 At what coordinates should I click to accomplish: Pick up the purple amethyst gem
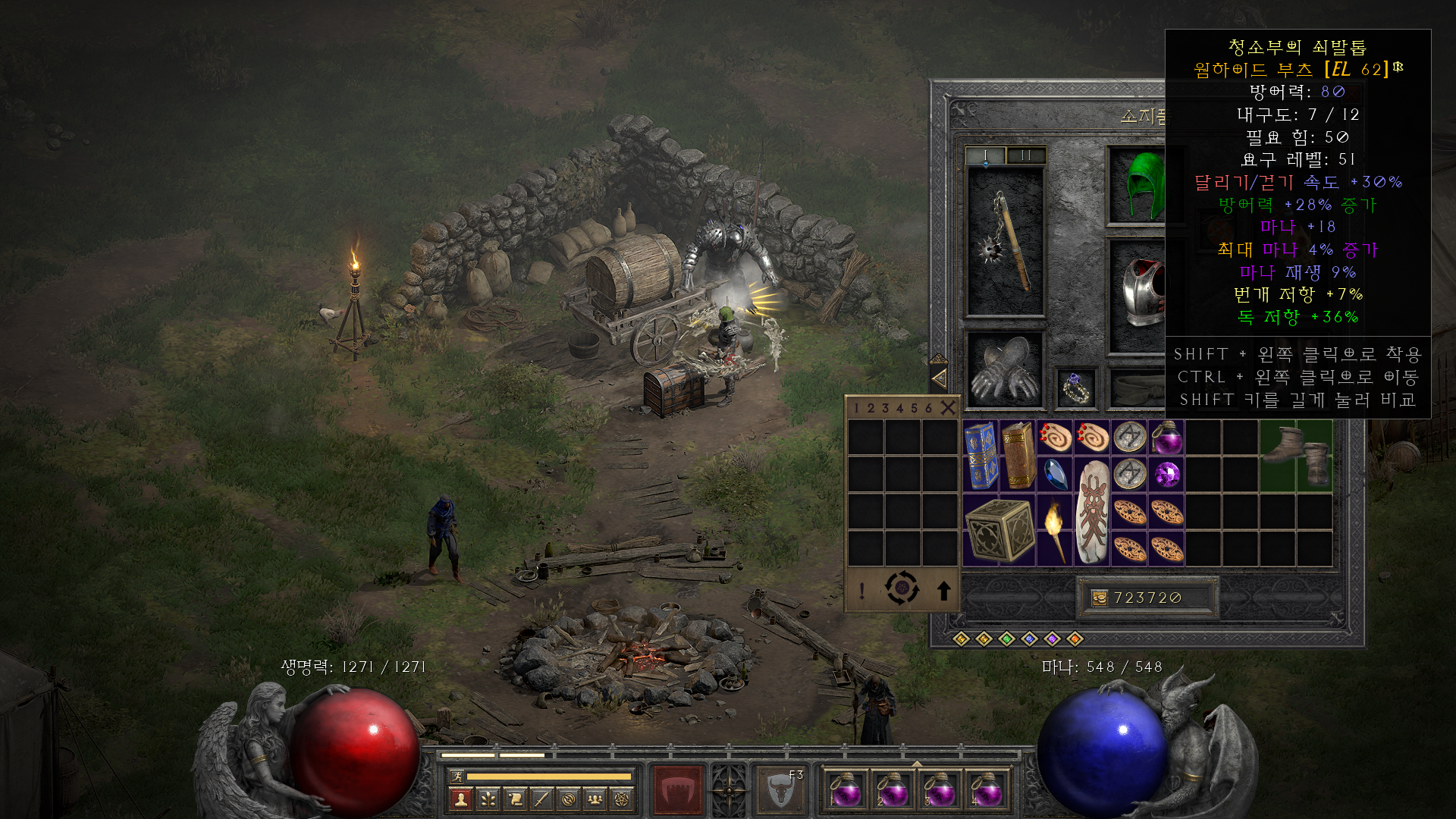[x=1166, y=475]
